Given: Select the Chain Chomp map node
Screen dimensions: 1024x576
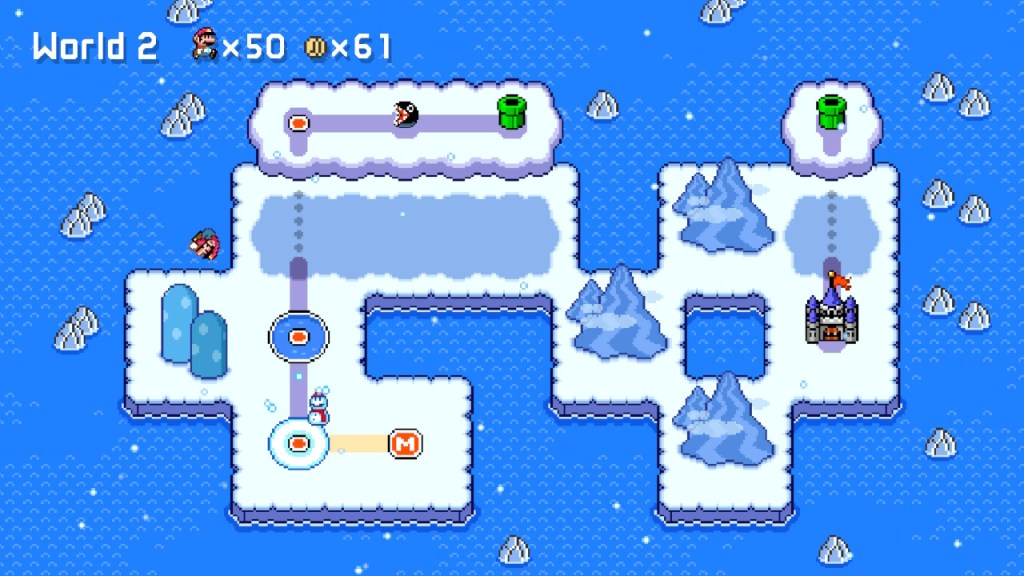Looking at the screenshot, I should pos(406,115).
